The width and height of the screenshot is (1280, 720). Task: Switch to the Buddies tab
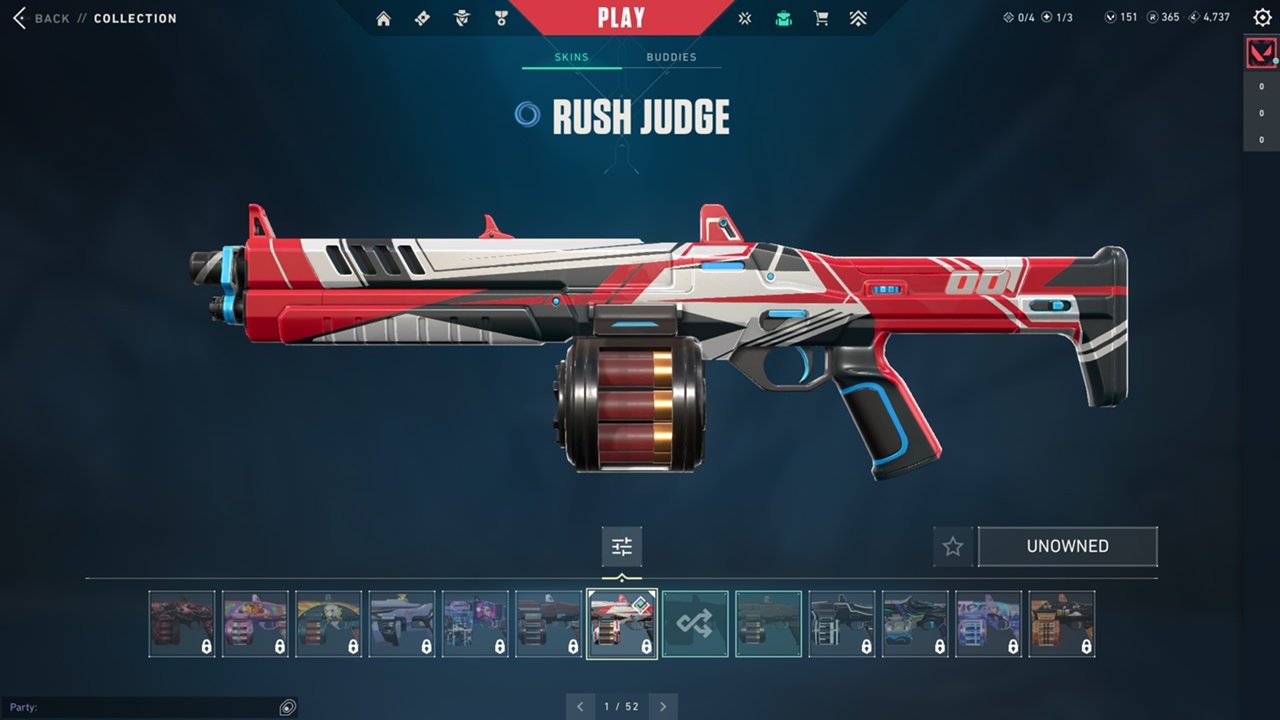click(671, 57)
